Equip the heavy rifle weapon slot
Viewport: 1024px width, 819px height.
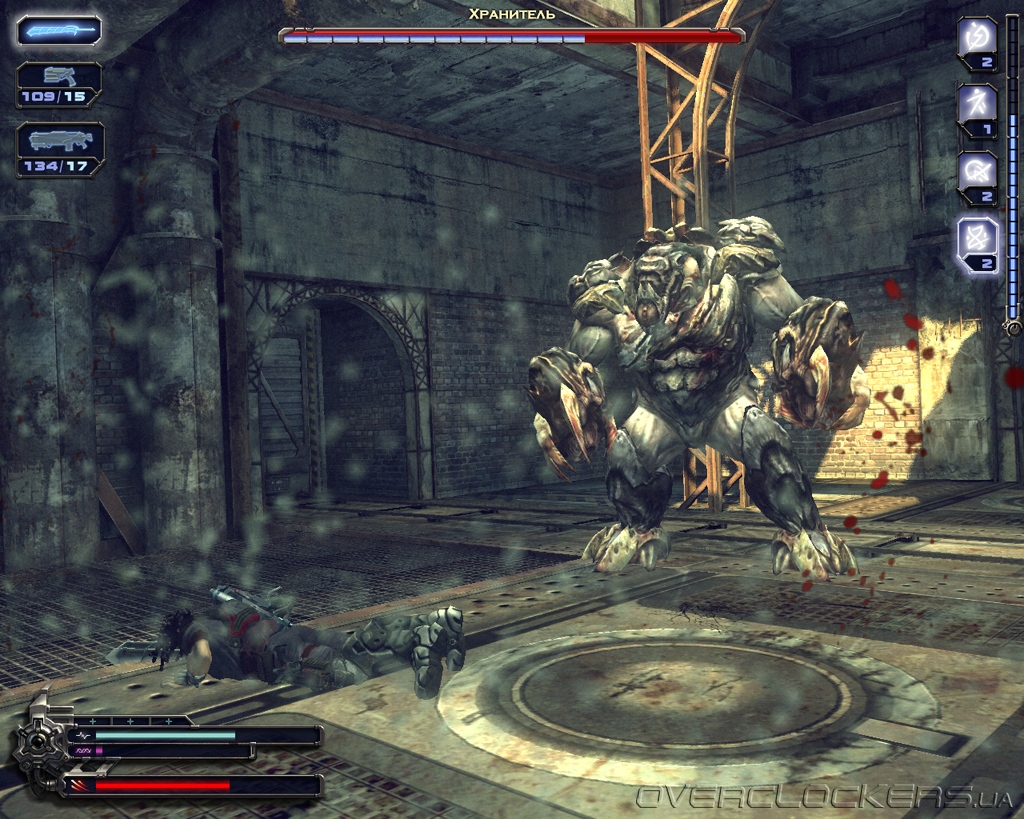60,149
